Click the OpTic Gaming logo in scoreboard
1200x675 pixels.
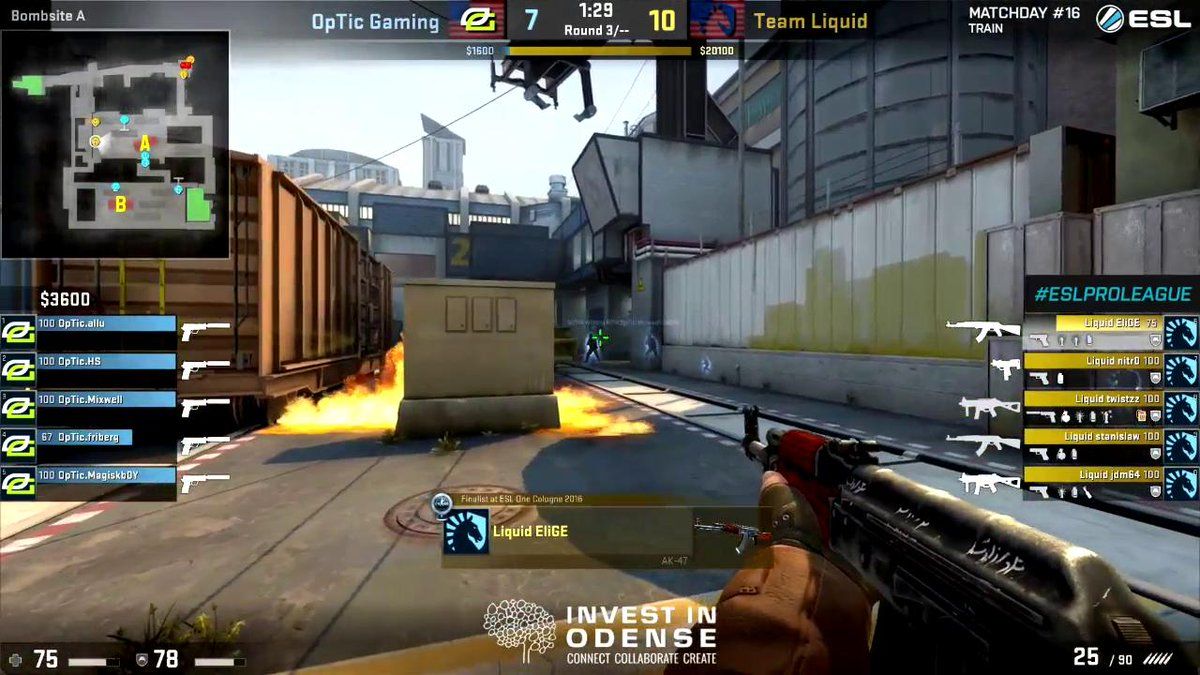point(475,20)
